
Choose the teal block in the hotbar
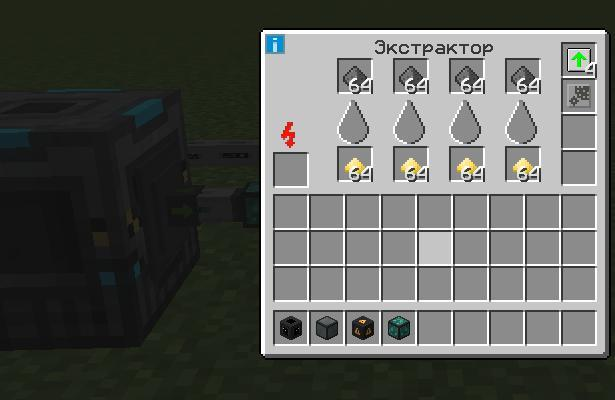point(399,328)
